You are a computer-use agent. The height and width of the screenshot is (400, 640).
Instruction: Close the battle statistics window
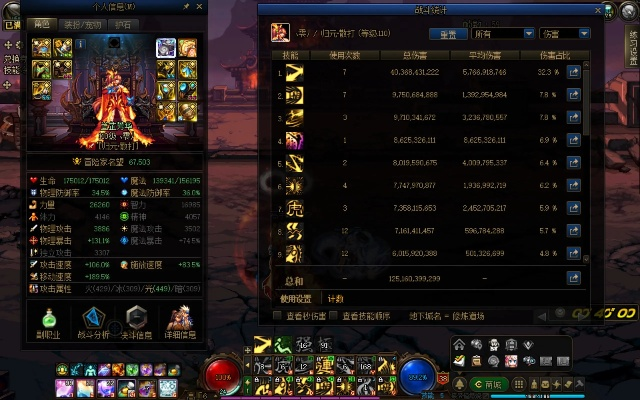(x=598, y=9)
